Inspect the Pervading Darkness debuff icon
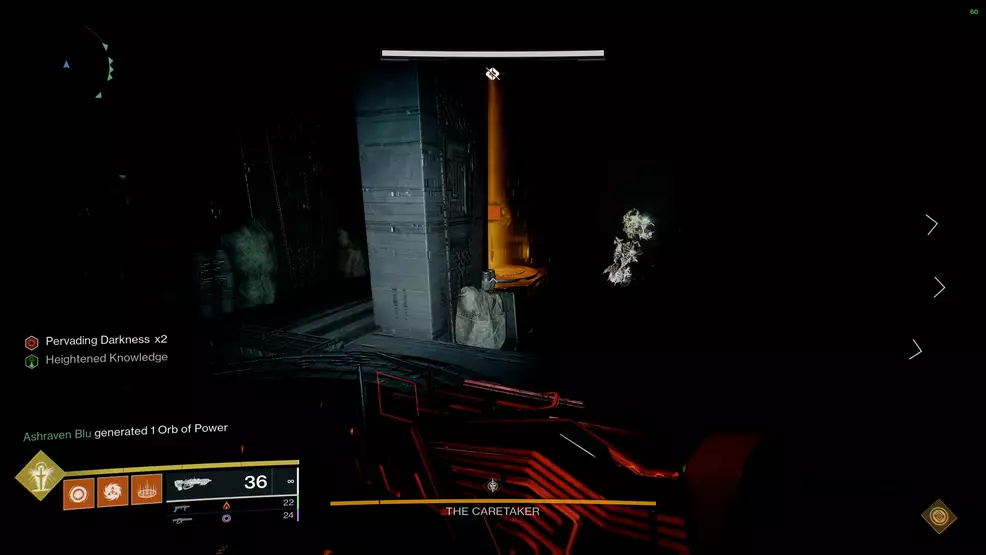Screen dimensions: 986x555 (x=31, y=342)
